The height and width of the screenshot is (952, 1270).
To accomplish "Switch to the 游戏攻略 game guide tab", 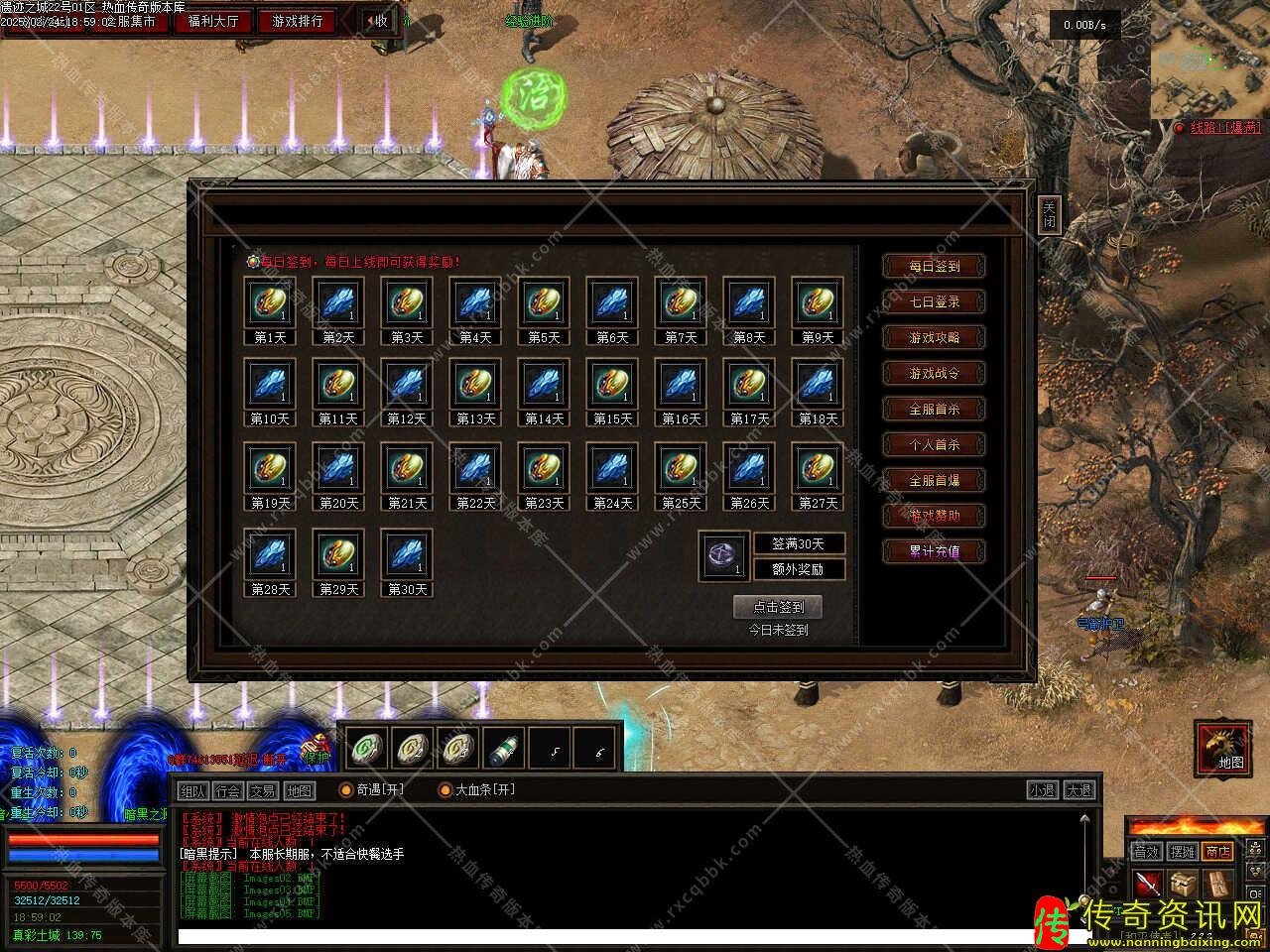I will pos(935,337).
